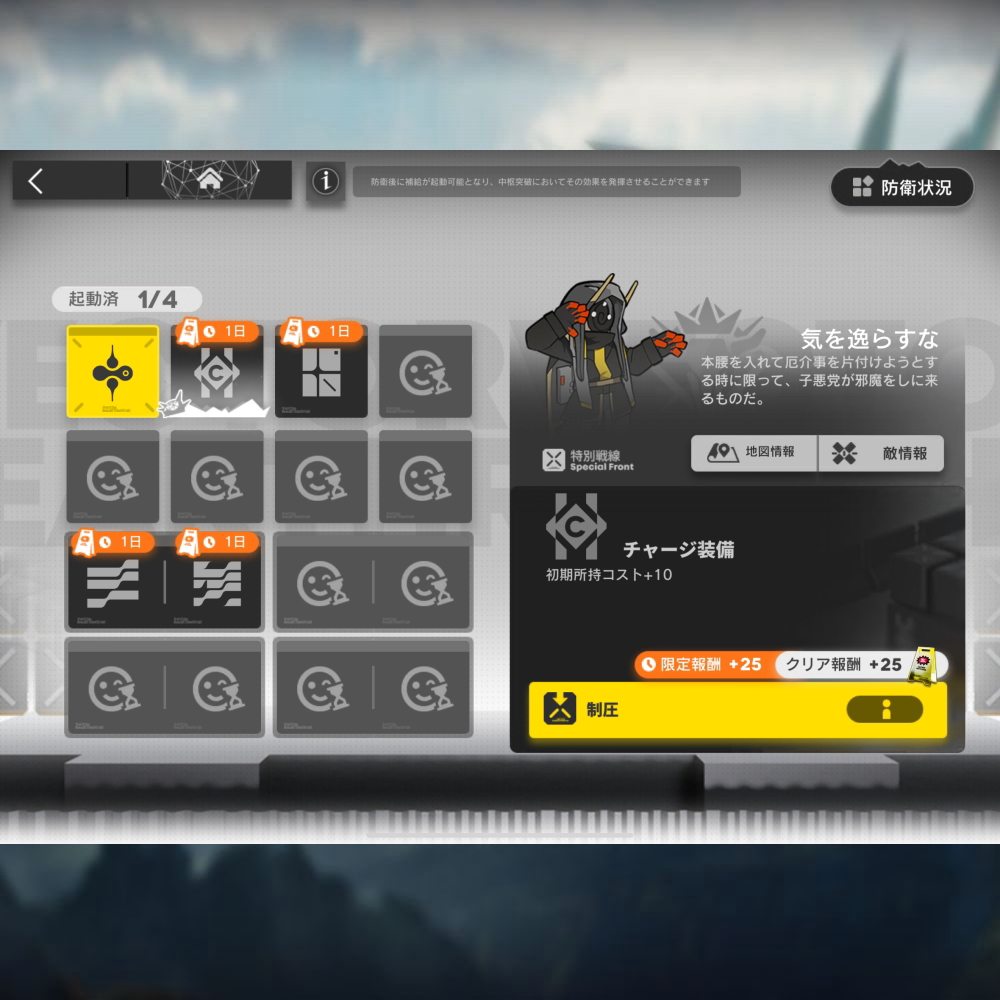Open the info pill on 制圧 button
1000x1000 pixels.
885,710
